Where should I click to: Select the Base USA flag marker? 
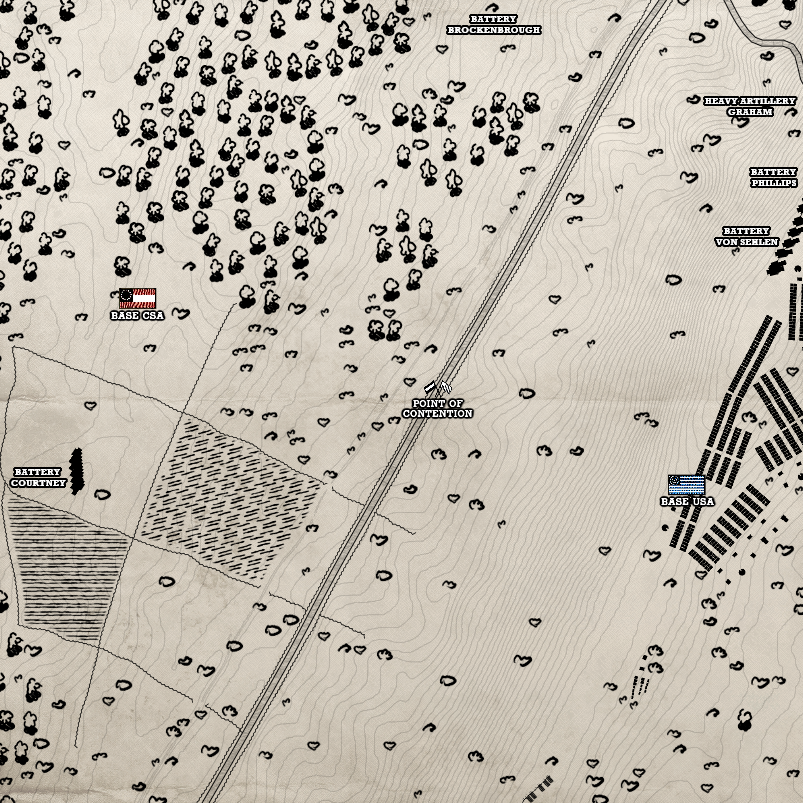click(x=686, y=485)
